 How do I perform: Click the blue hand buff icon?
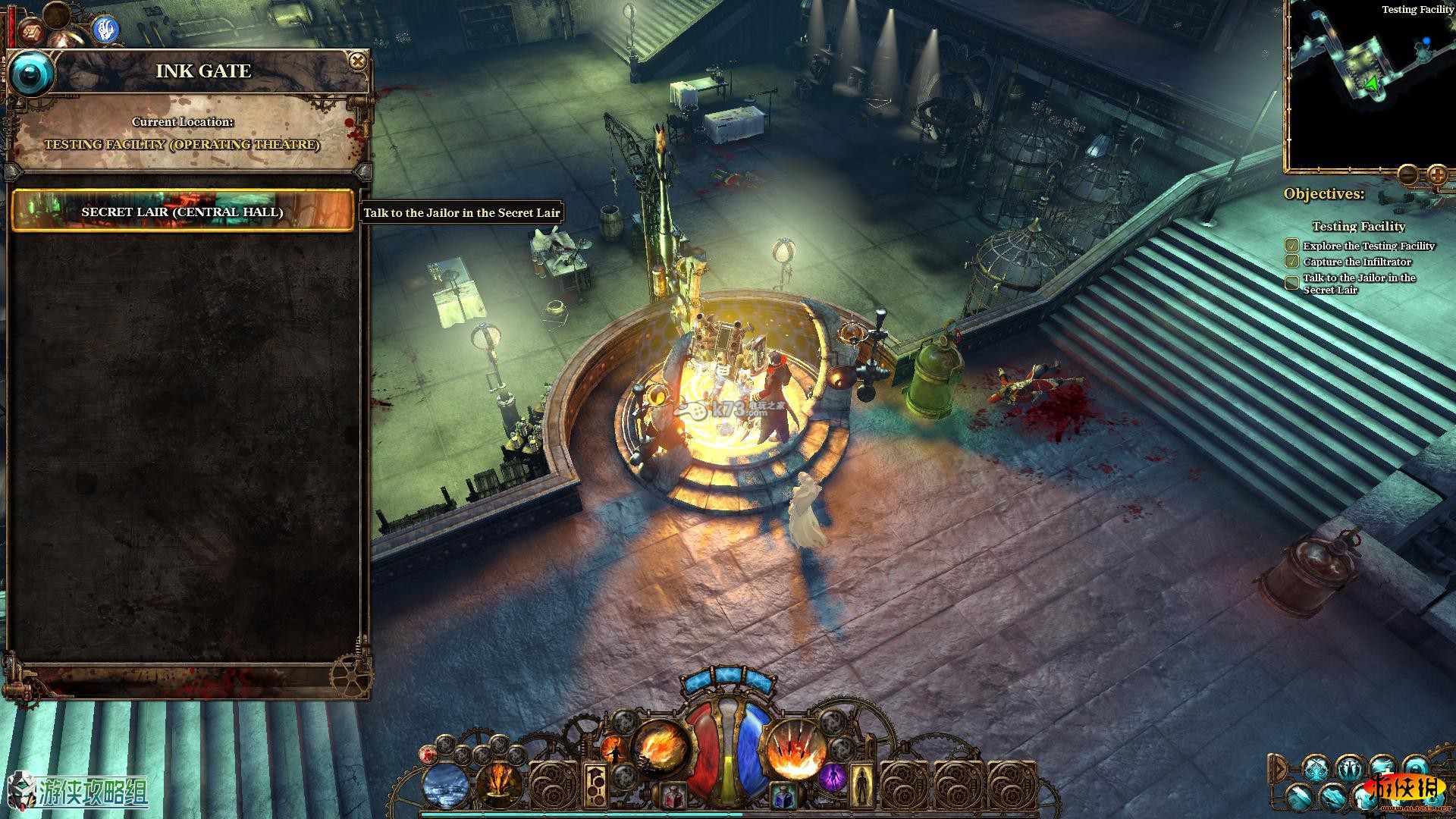[x=105, y=30]
